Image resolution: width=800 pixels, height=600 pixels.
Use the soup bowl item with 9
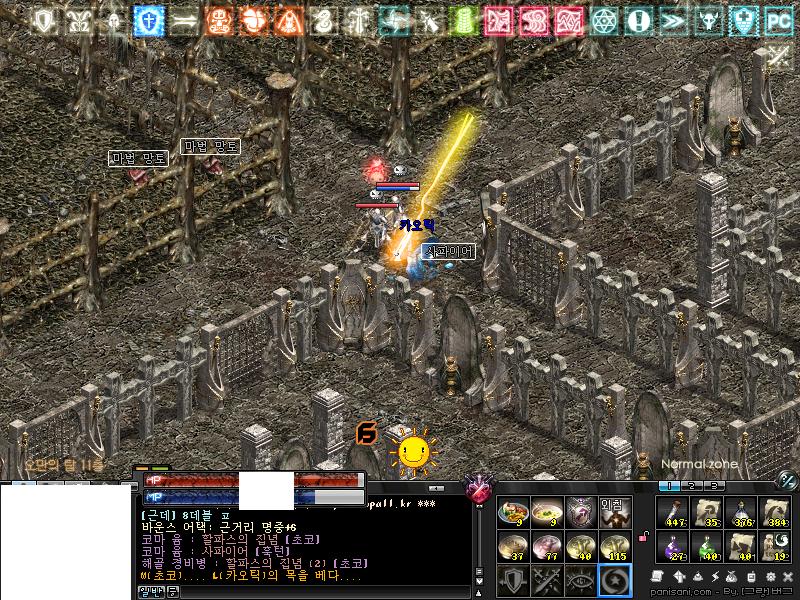(546, 513)
